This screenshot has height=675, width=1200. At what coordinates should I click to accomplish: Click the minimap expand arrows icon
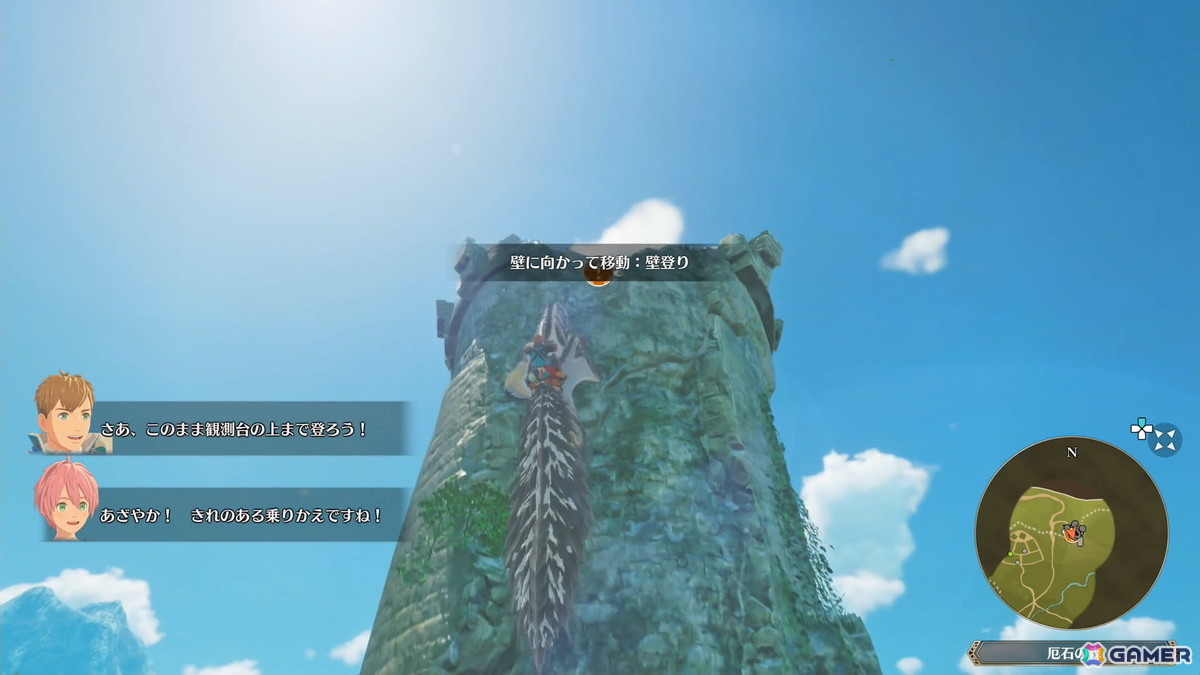point(1165,439)
